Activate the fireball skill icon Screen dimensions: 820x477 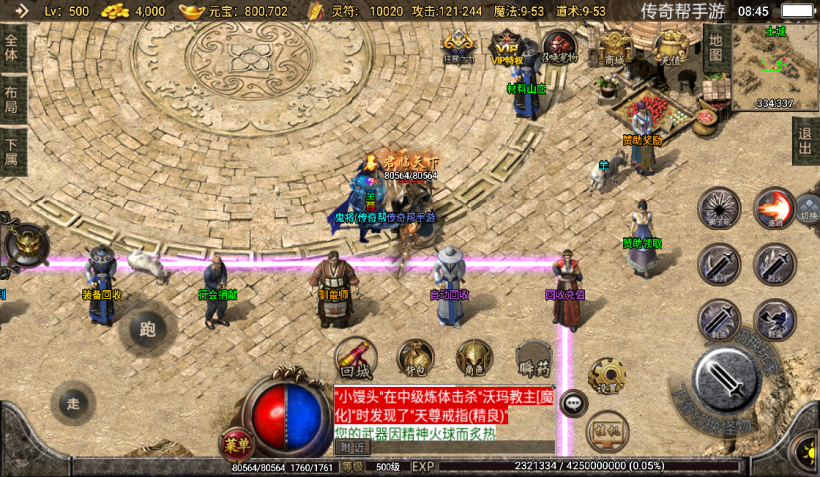773,208
